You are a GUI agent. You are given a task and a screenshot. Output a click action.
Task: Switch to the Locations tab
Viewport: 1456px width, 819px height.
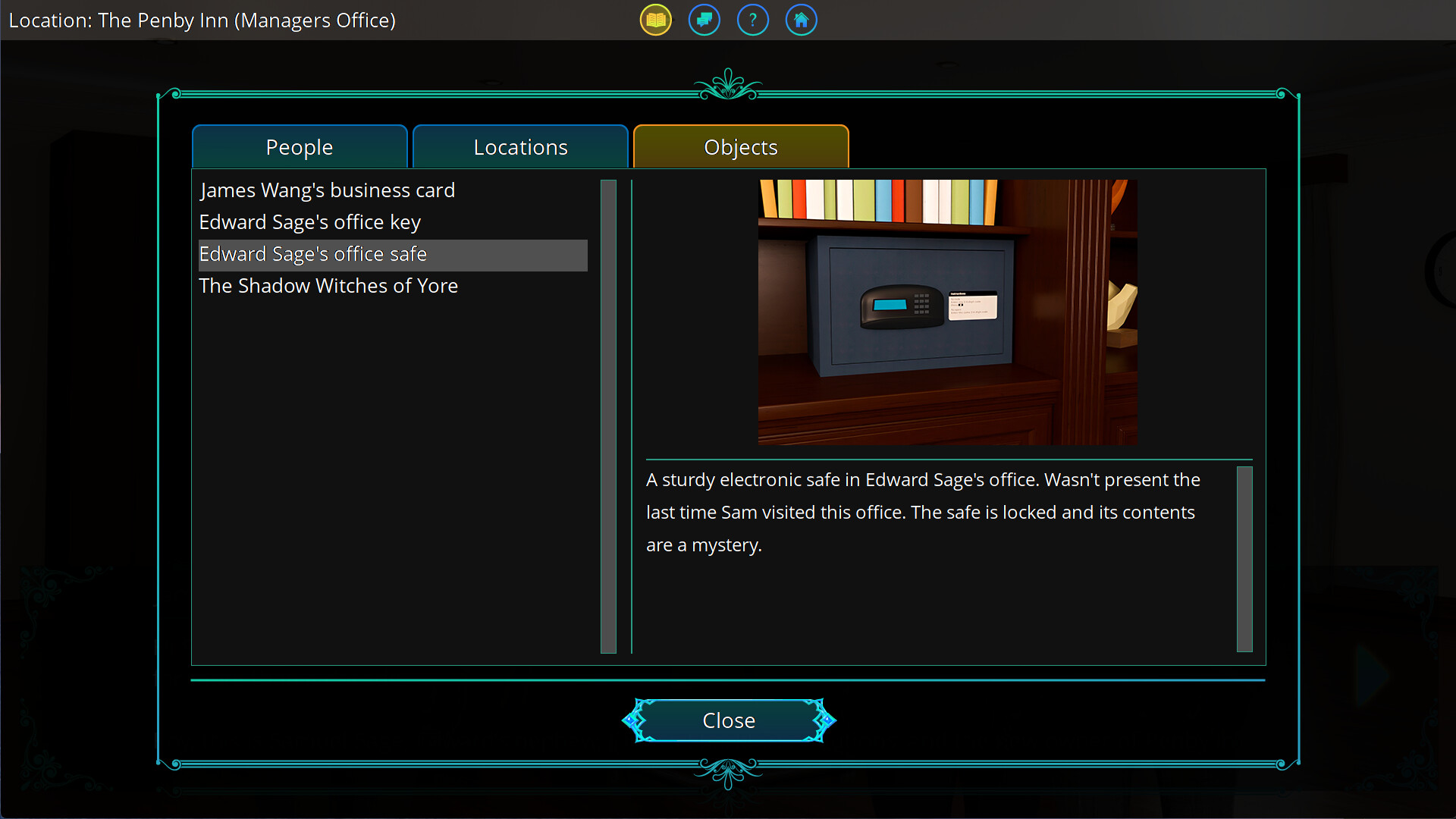tap(520, 146)
